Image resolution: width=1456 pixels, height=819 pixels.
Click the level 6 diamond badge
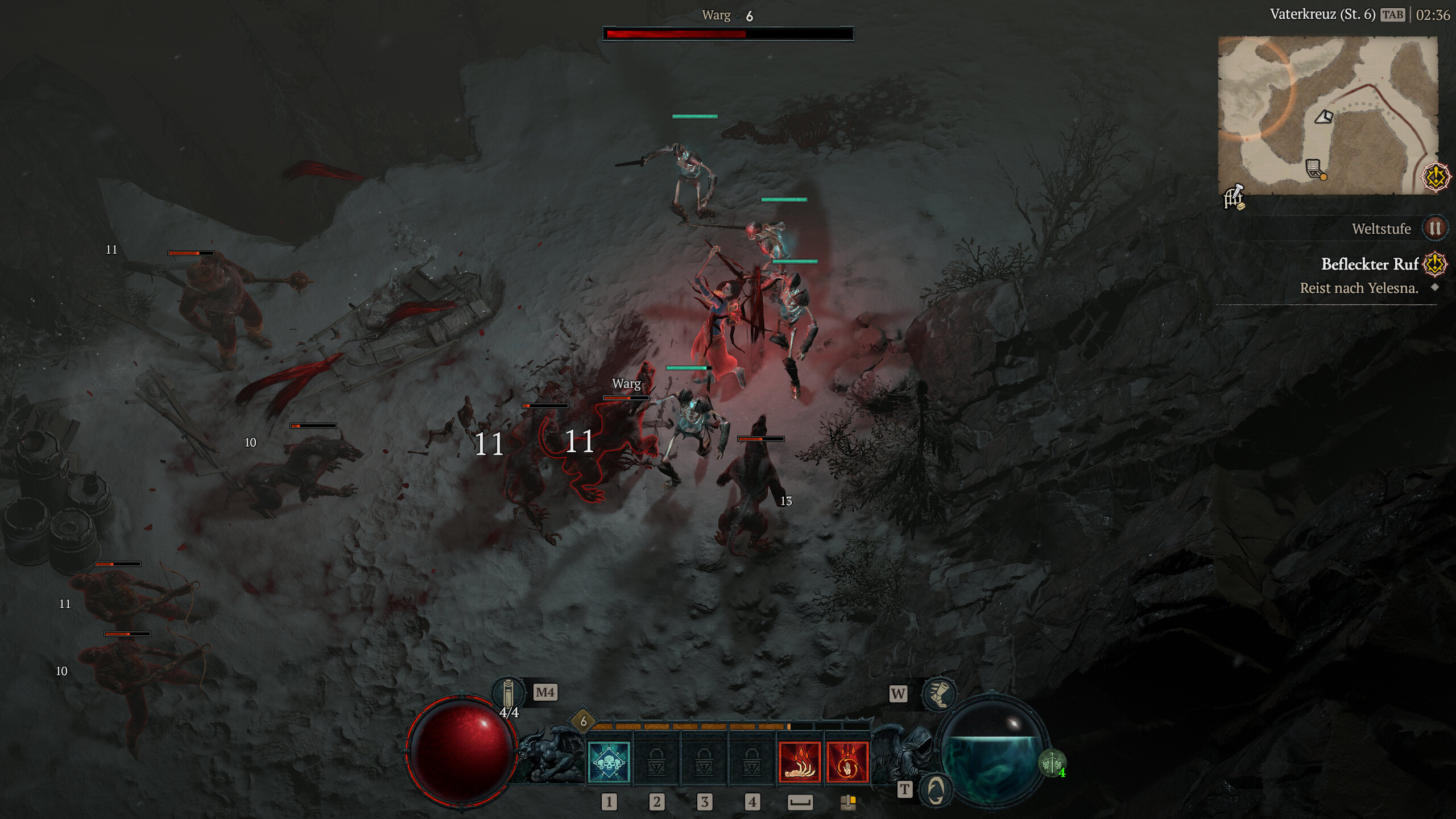(583, 721)
